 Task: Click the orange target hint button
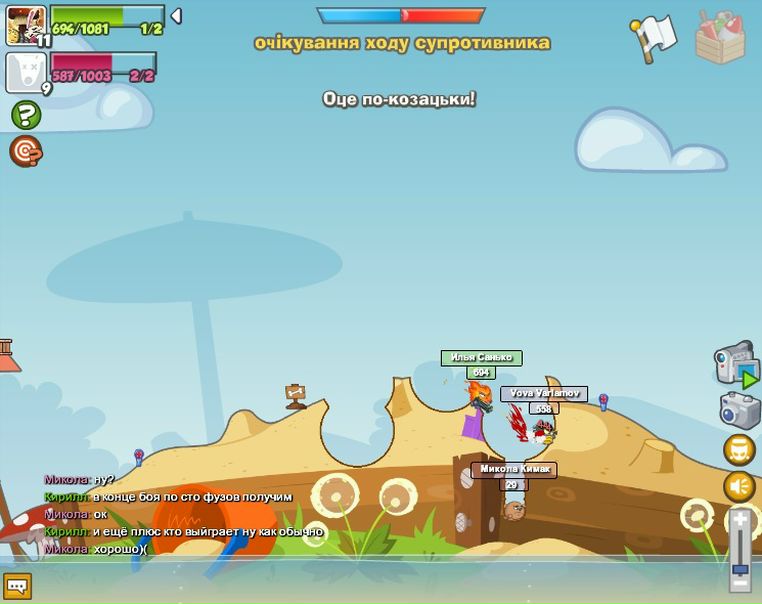26,151
